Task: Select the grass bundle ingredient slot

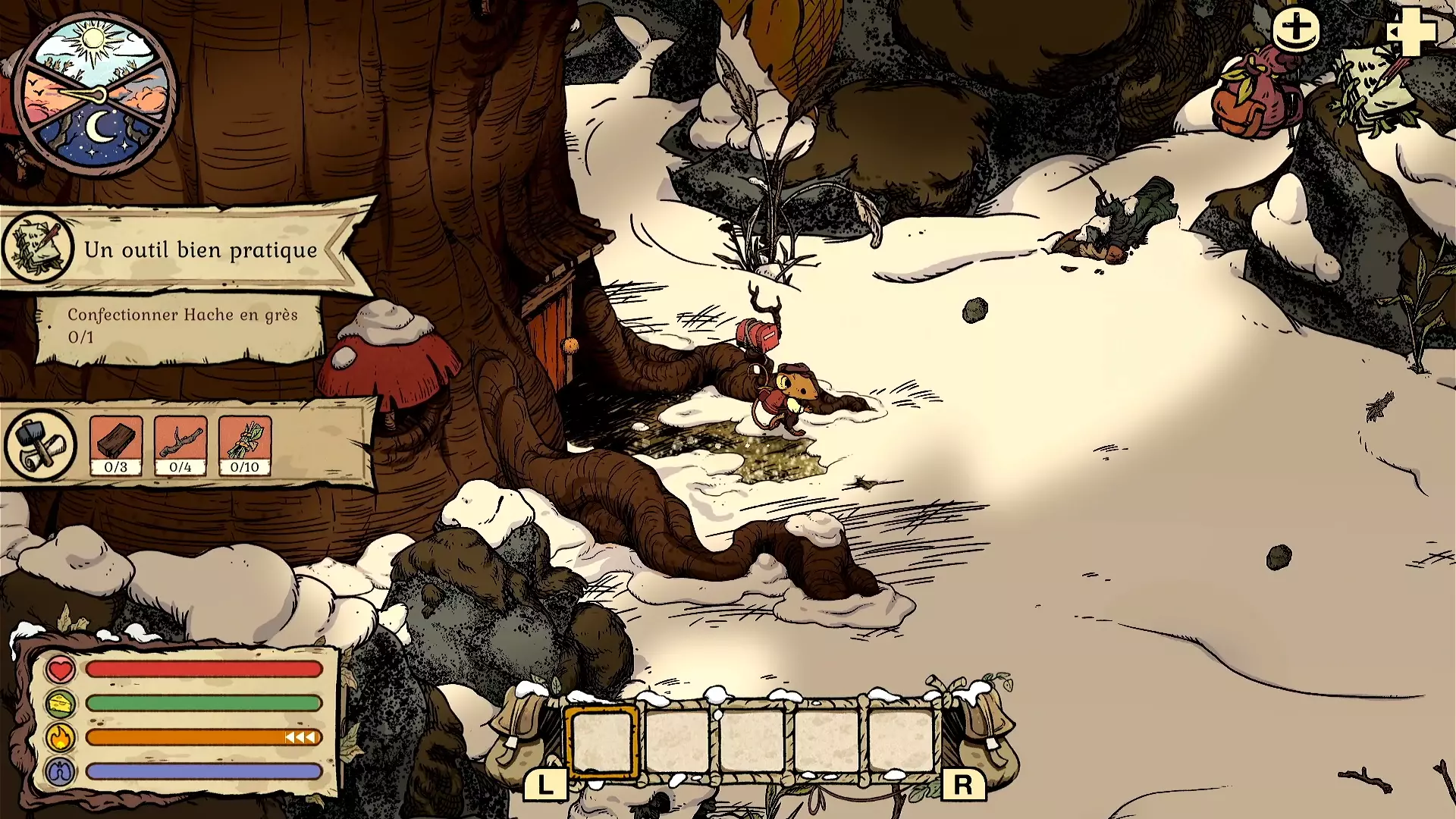Action: tap(245, 446)
